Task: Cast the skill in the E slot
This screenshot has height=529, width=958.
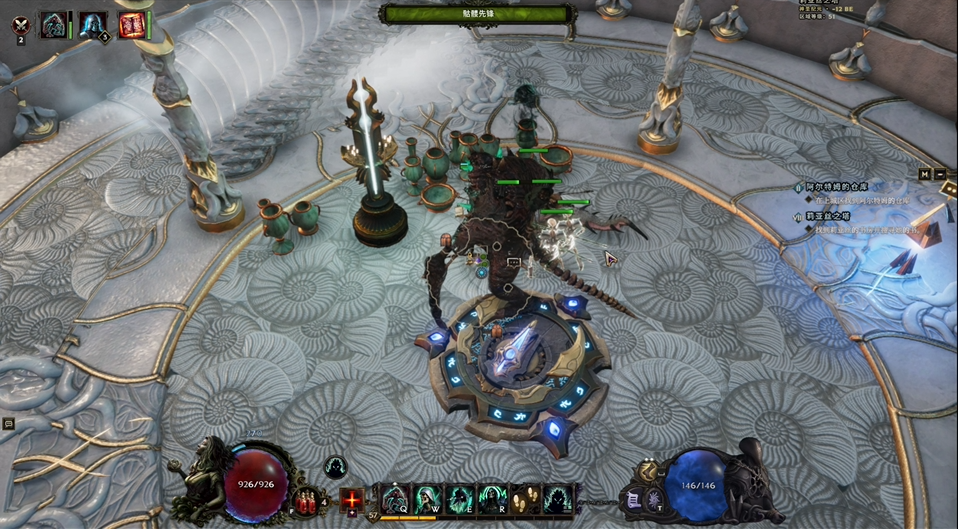Action: tap(459, 497)
